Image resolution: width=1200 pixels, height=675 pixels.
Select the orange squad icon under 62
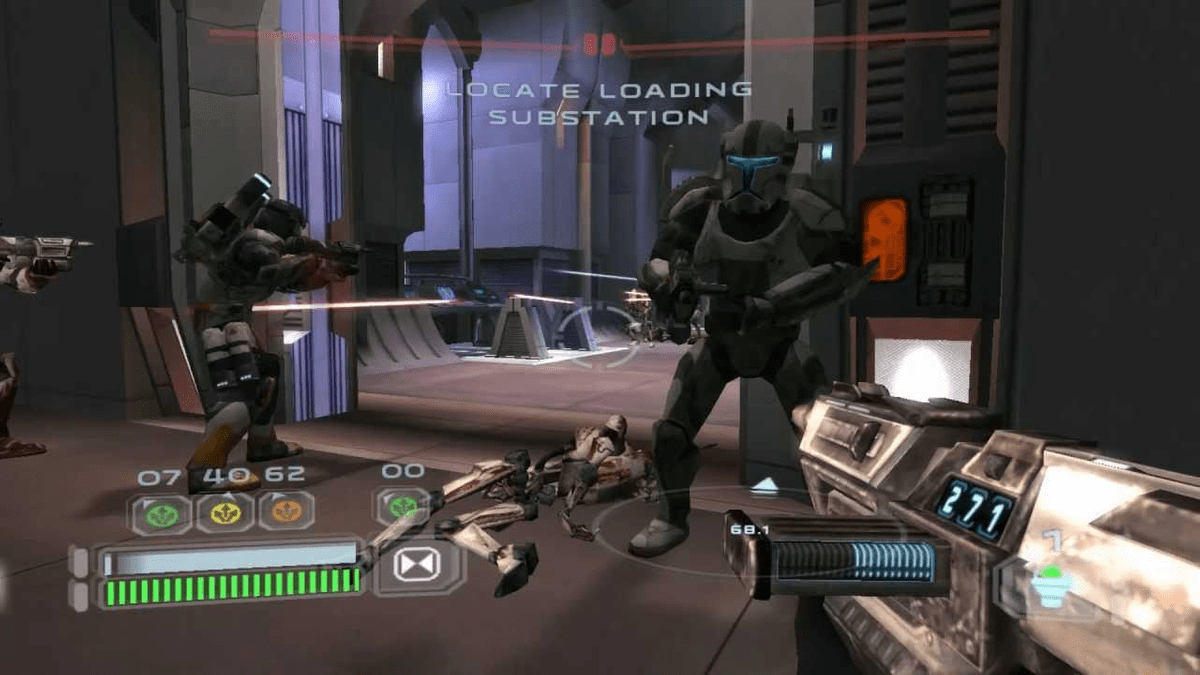pyautogui.click(x=287, y=511)
